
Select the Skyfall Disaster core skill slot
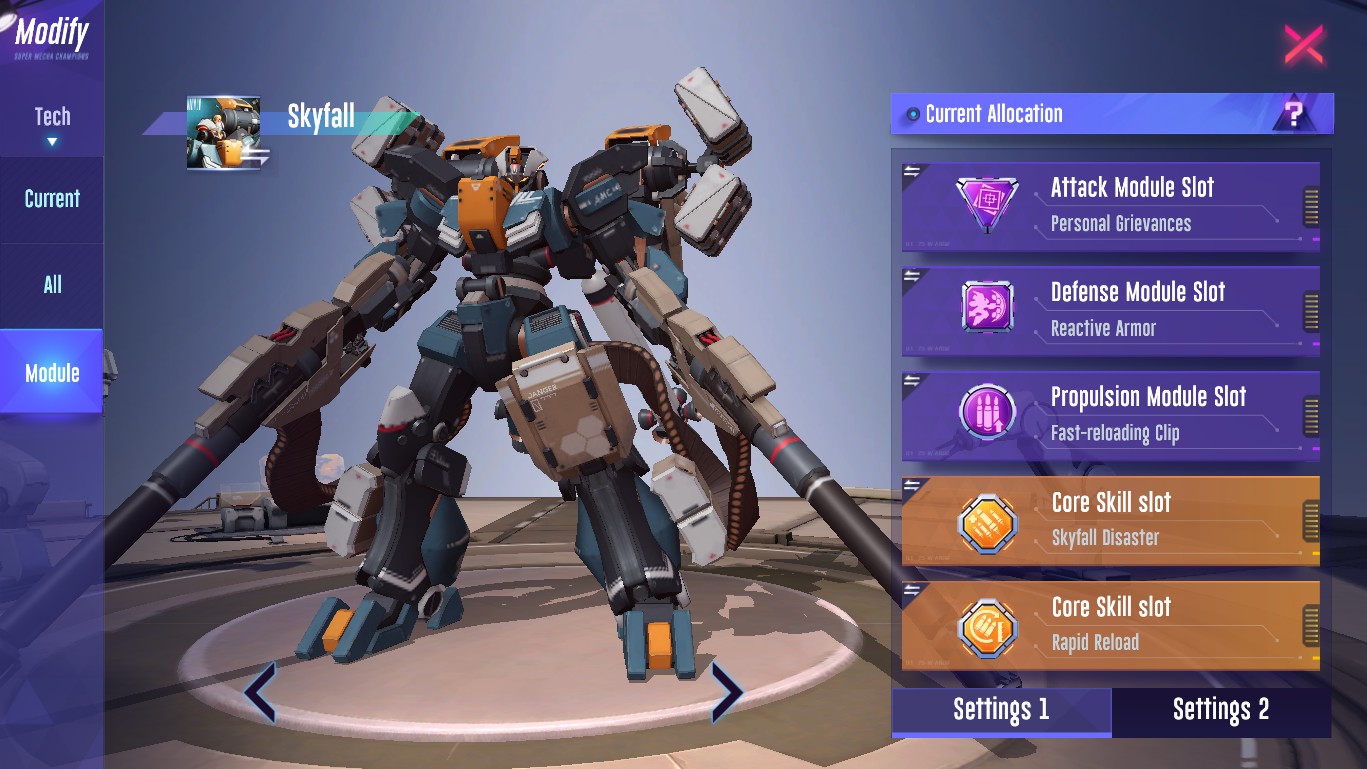pos(1110,520)
